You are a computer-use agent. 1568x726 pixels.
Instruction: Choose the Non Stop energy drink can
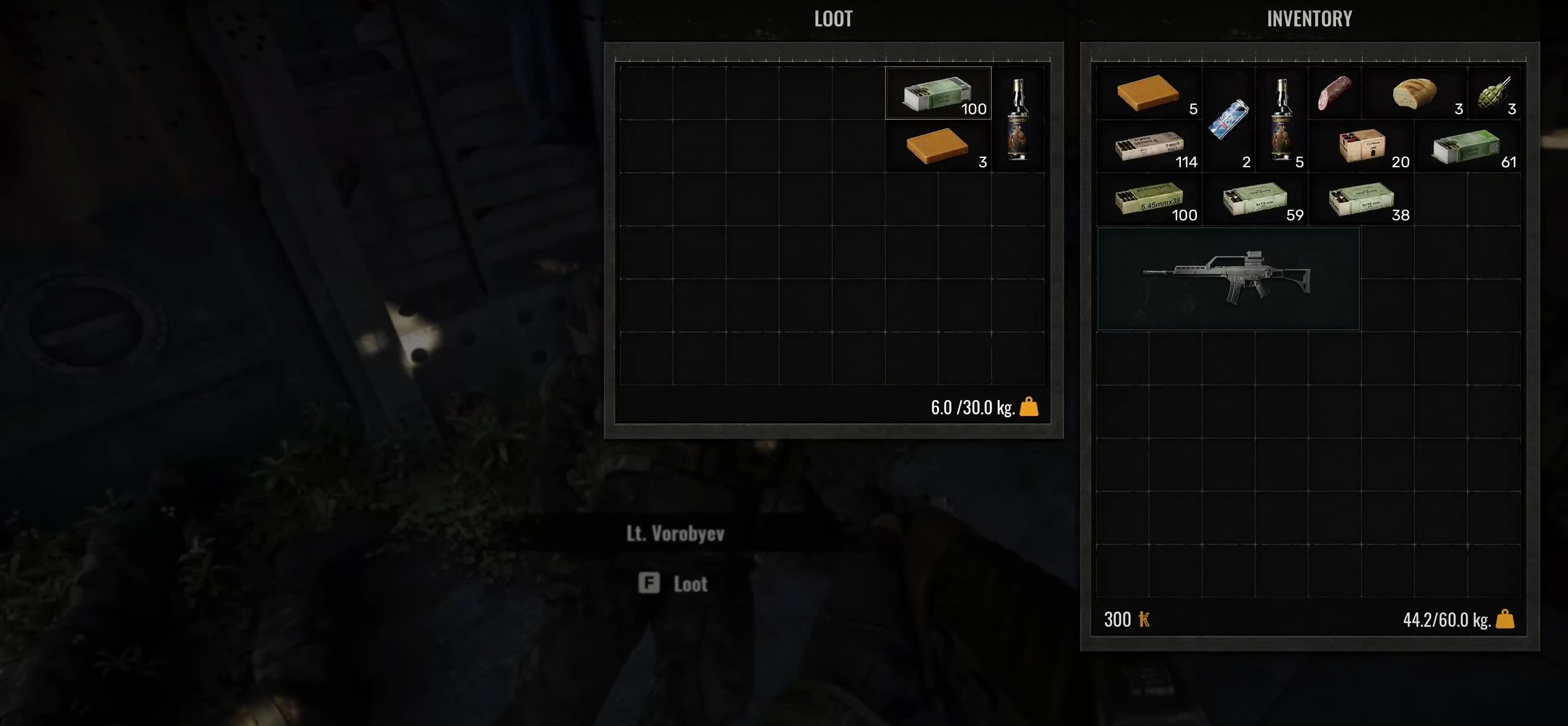(x=1227, y=120)
